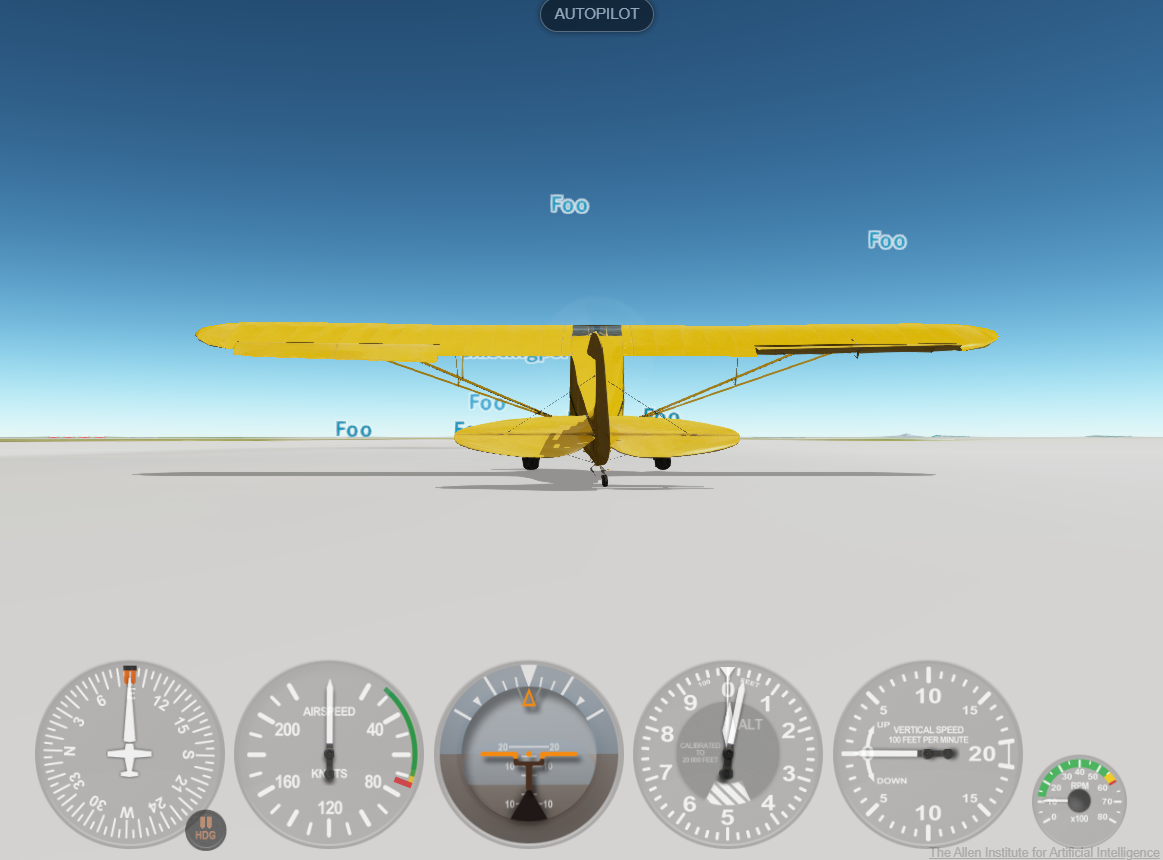
Task: Open the AUTOPILOT panel
Action: click(596, 15)
